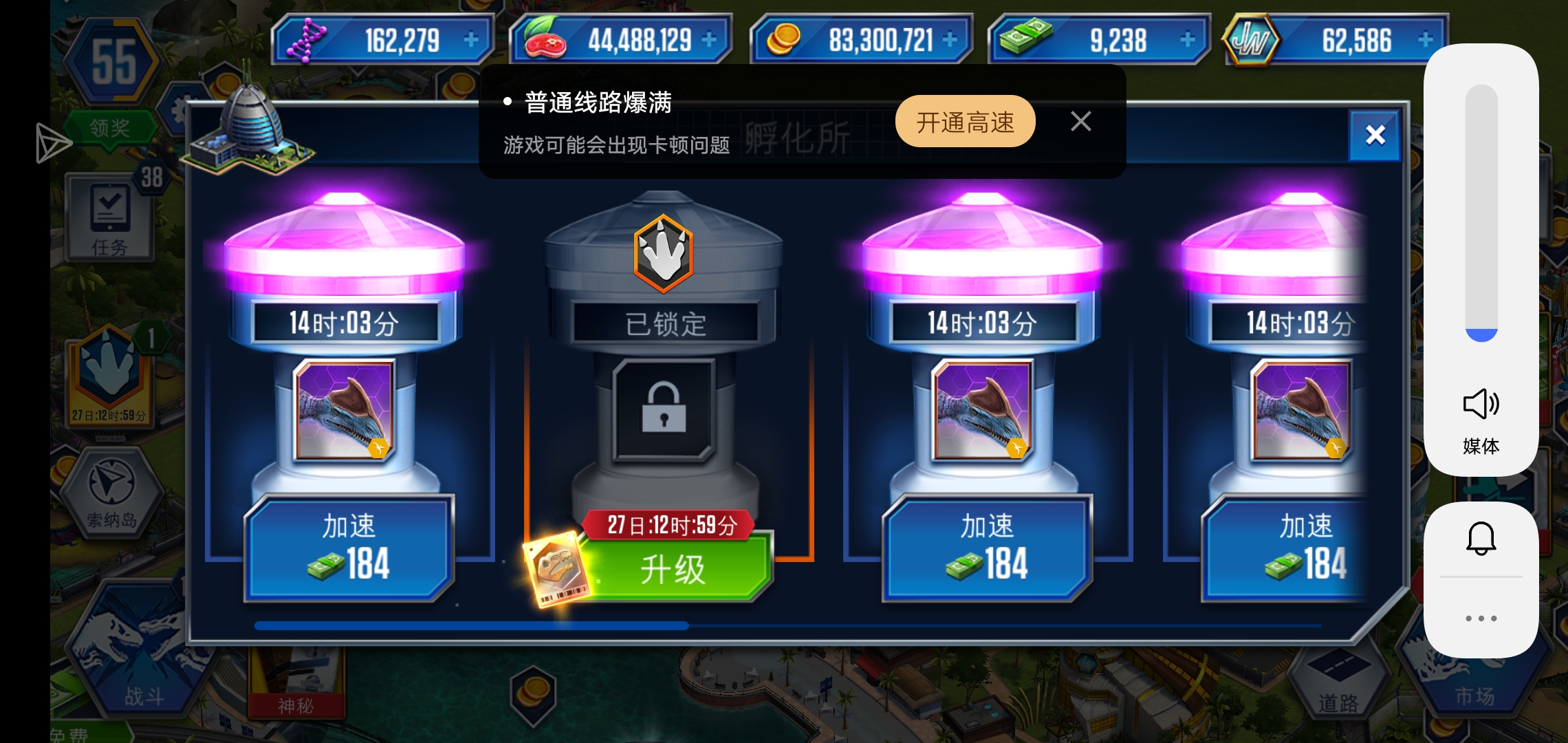Buy more gold coins via plus button
The image size is (1568, 743).
click(x=950, y=40)
